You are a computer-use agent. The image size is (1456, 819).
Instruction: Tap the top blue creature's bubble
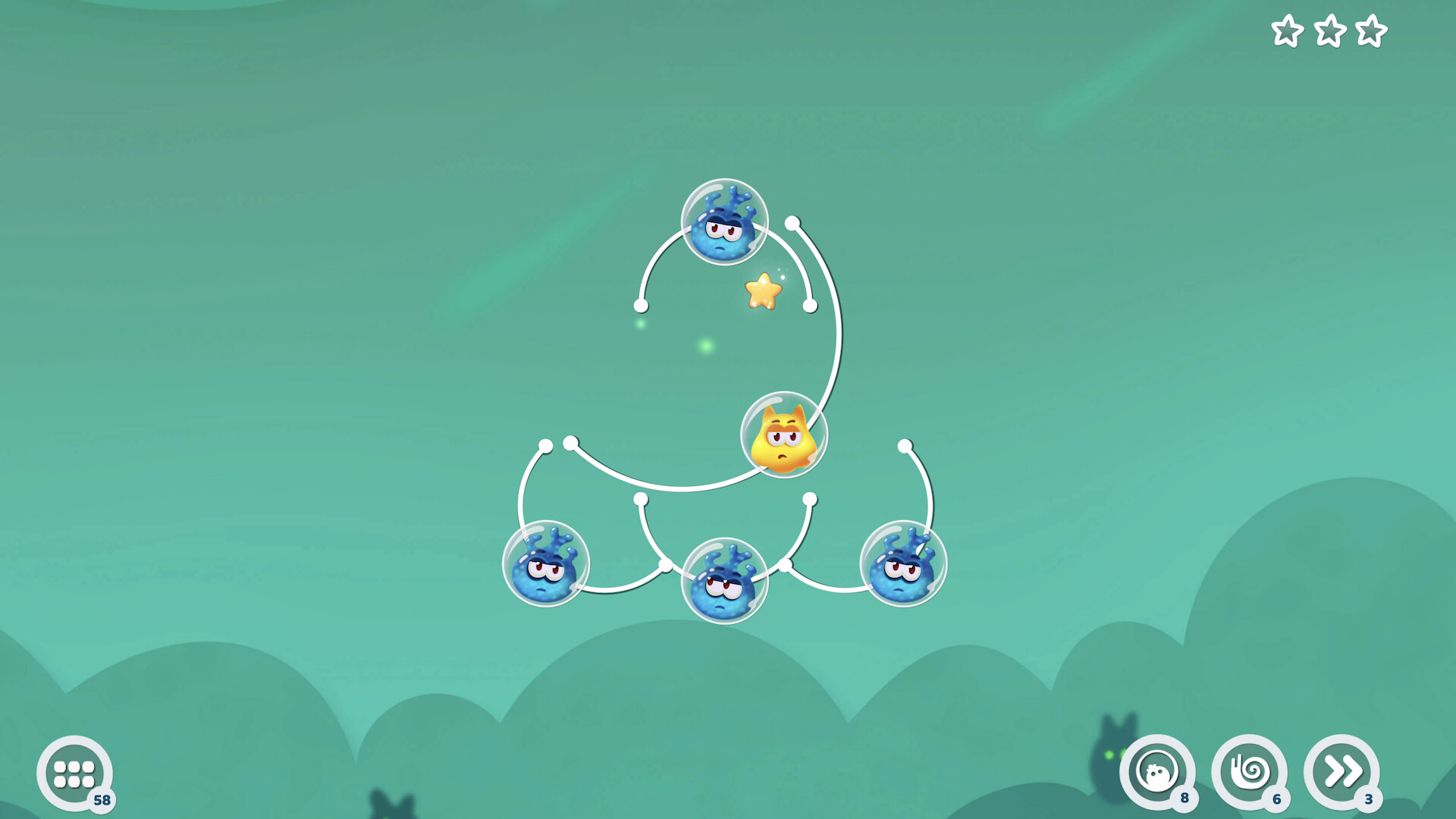pos(724,224)
